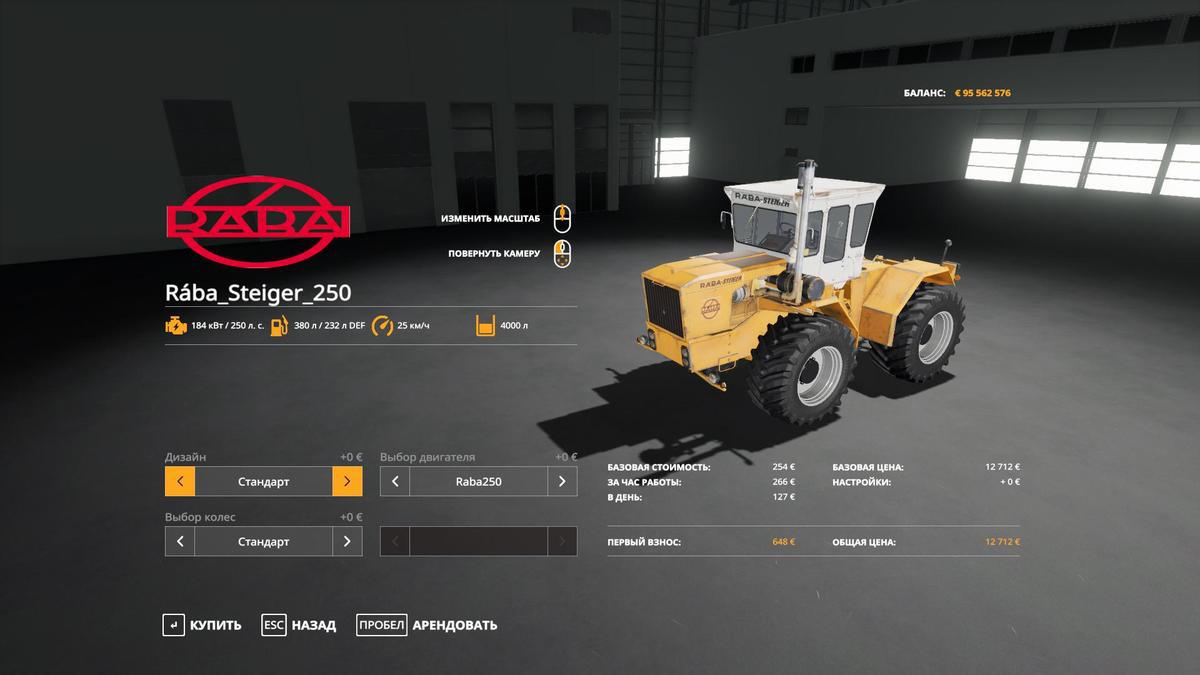Rent the tractor with АРЕНДОВАТЬ

(x=427, y=625)
